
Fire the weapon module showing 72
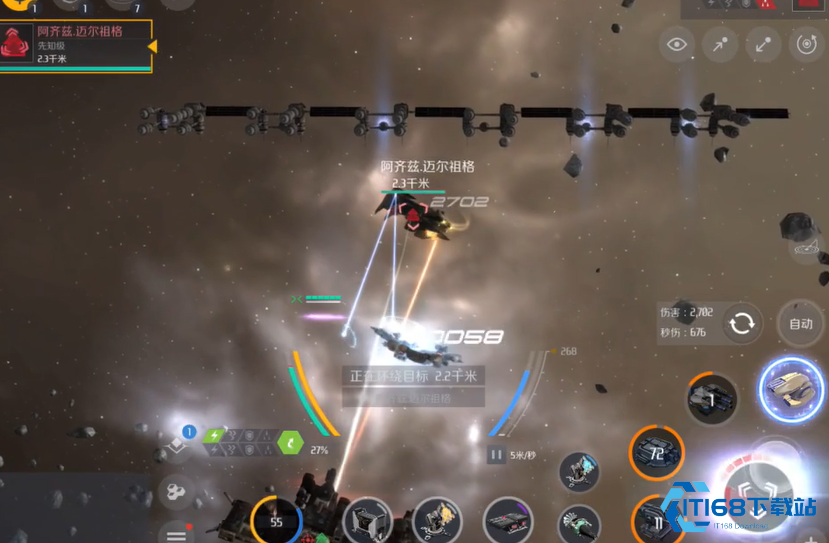coord(657,453)
